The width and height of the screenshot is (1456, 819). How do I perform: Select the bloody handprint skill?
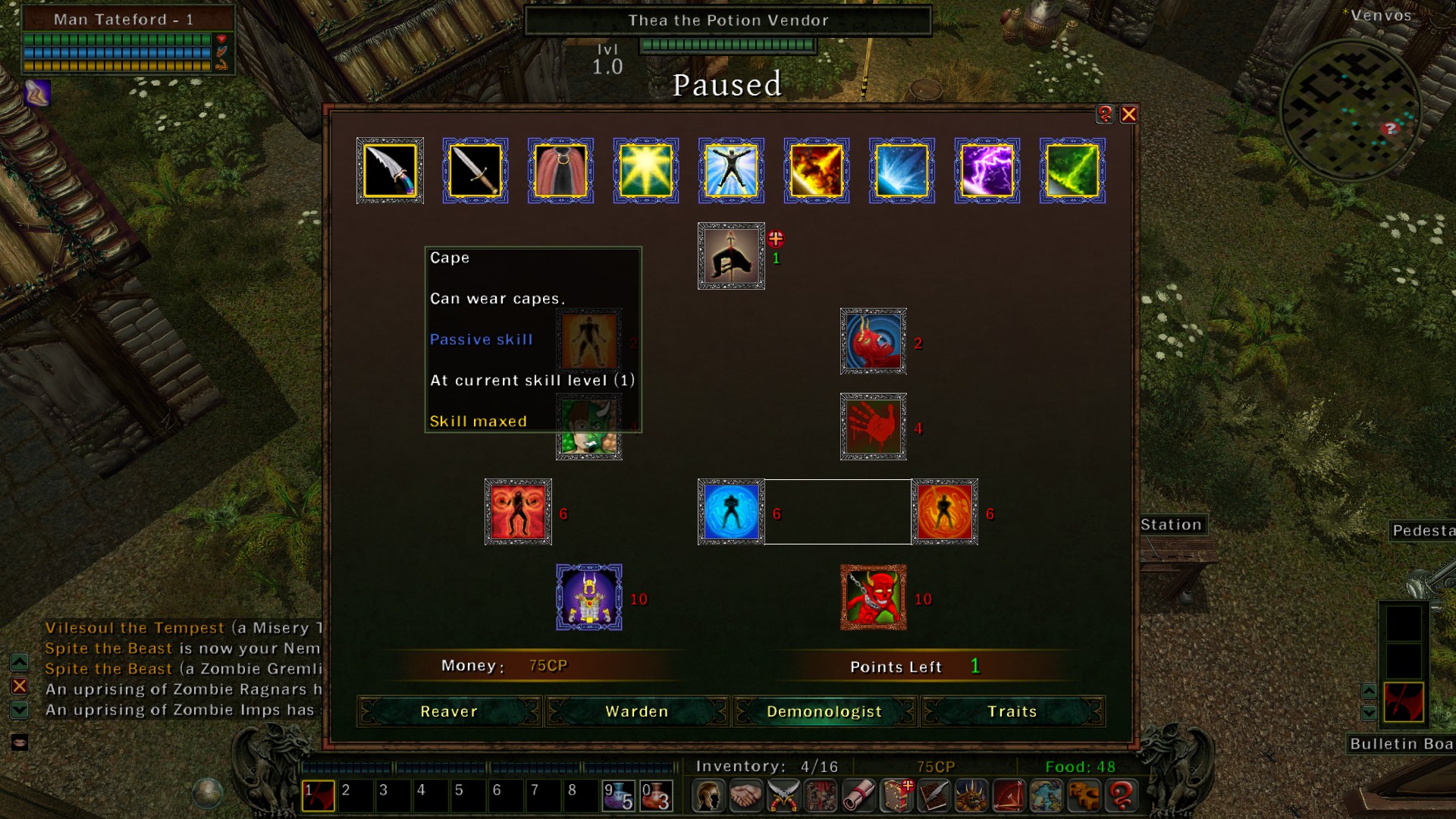(873, 426)
